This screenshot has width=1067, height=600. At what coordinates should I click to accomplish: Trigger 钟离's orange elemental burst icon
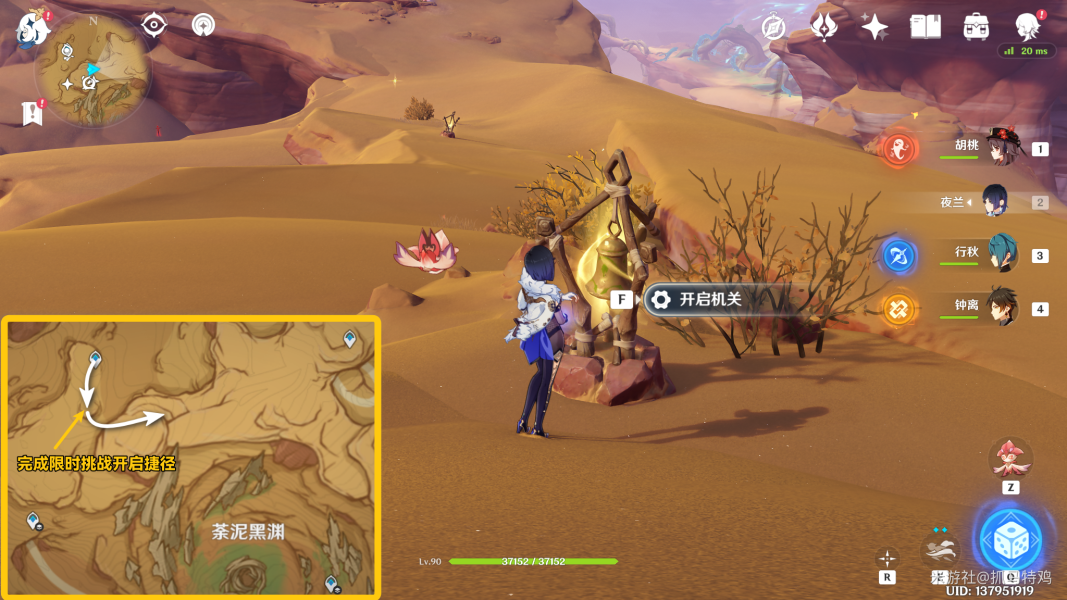(x=899, y=309)
